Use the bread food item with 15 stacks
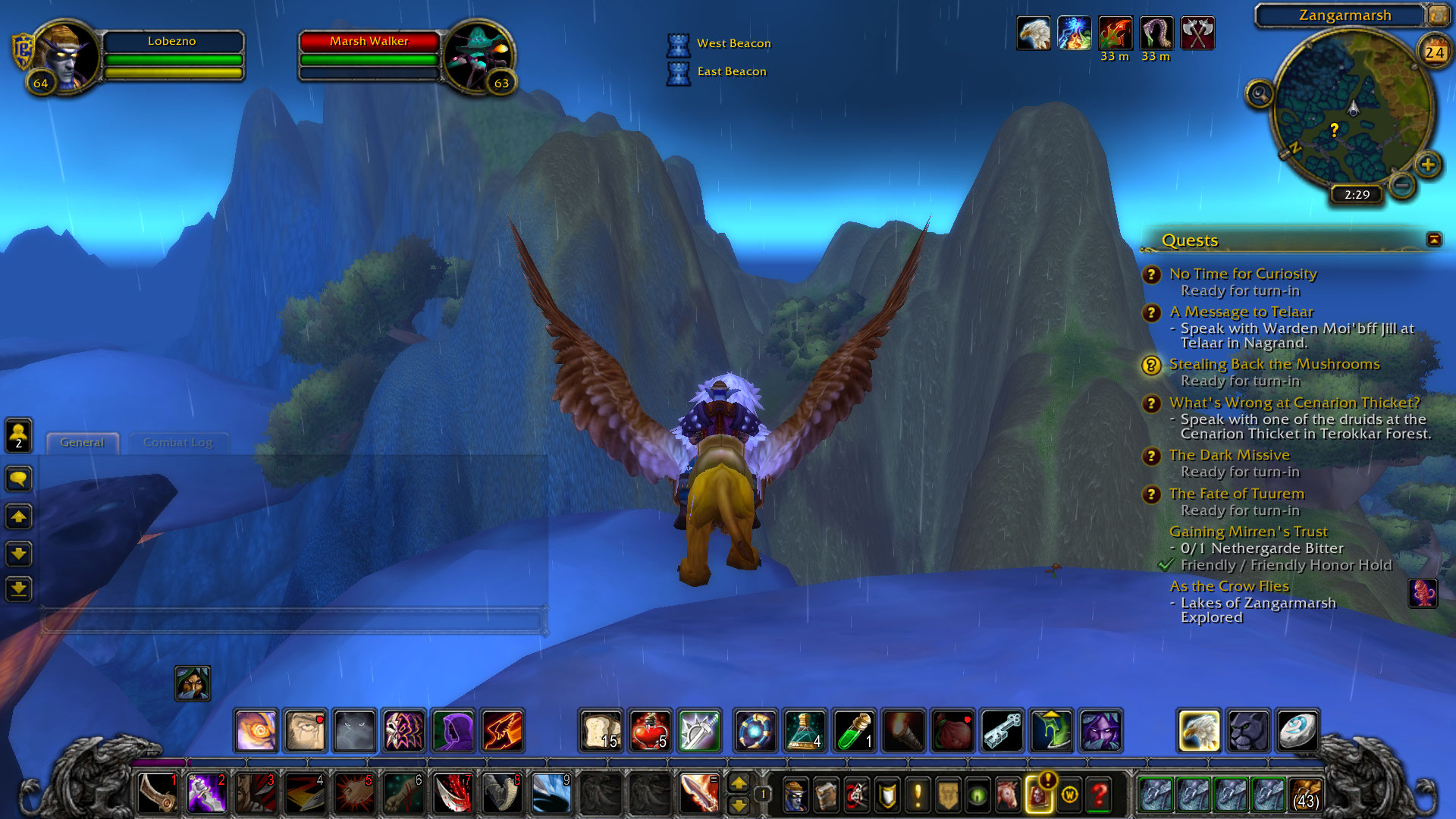Image resolution: width=1456 pixels, height=819 pixels. (x=601, y=731)
